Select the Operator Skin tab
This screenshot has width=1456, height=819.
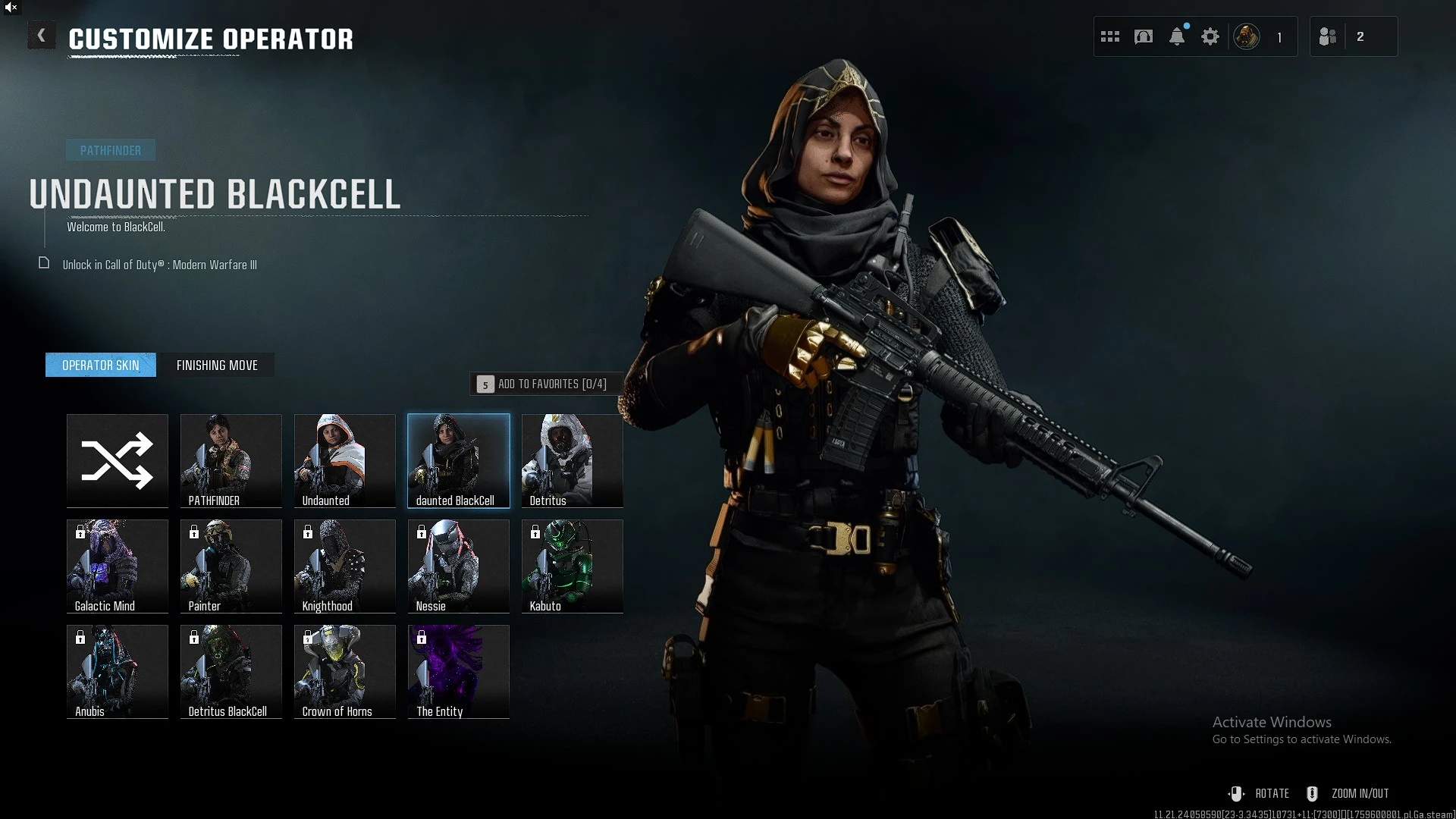pyautogui.click(x=101, y=366)
